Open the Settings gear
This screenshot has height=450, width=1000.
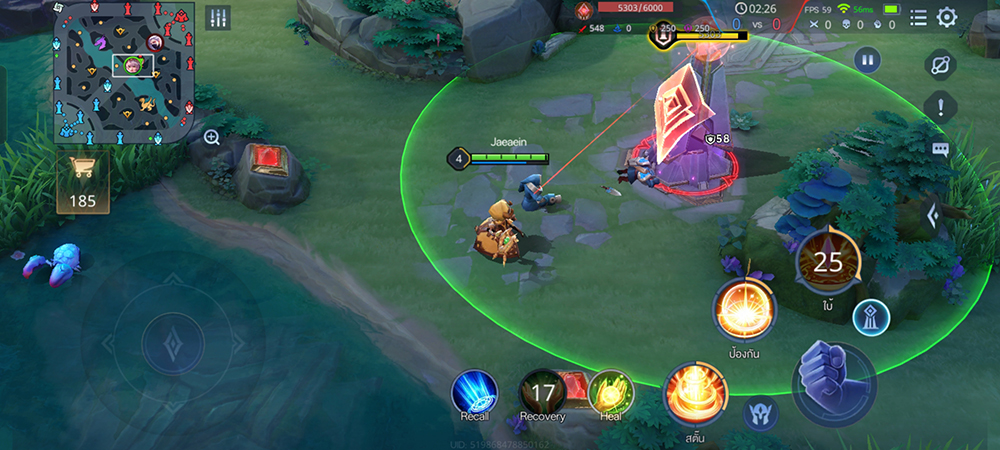click(x=947, y=17)
